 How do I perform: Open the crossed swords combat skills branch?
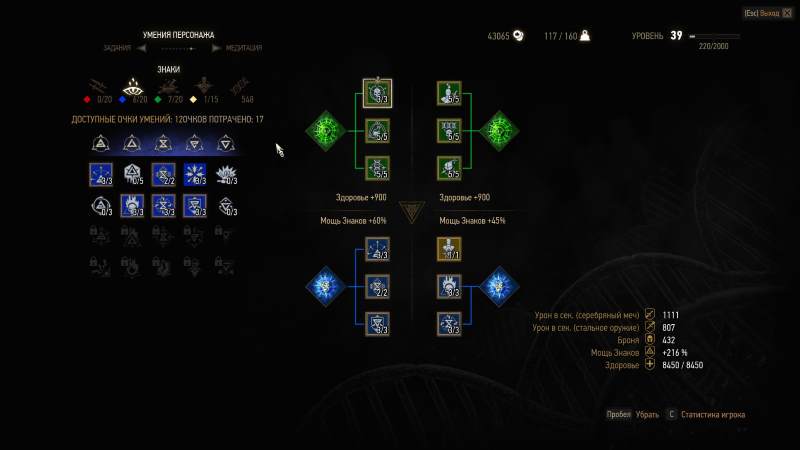coord(96,85)
